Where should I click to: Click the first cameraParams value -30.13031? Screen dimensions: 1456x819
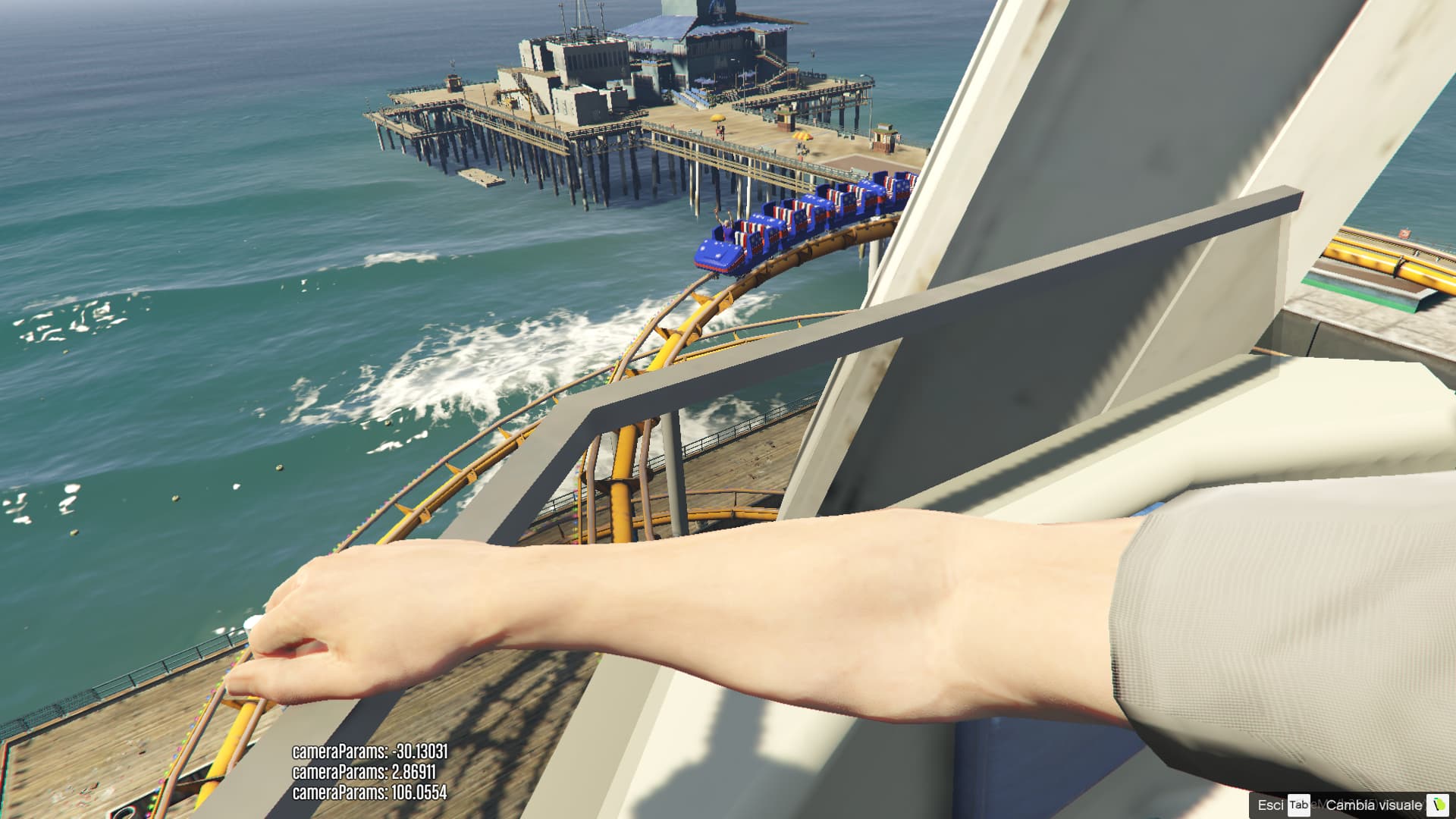click(369, 751)
